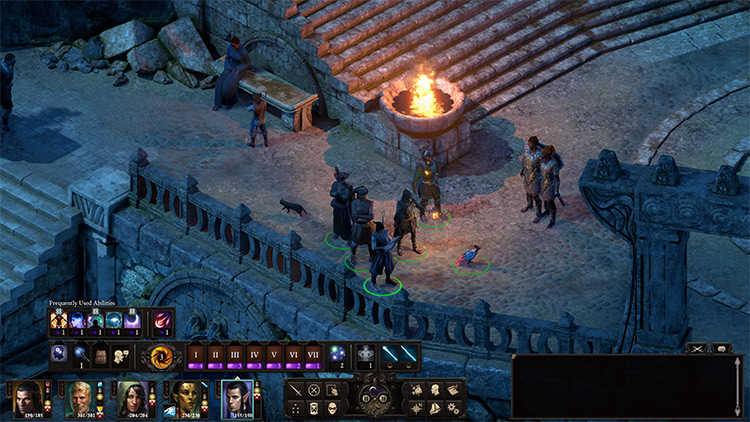Switch to the dialogue log tab

click(x=721, y=348)
